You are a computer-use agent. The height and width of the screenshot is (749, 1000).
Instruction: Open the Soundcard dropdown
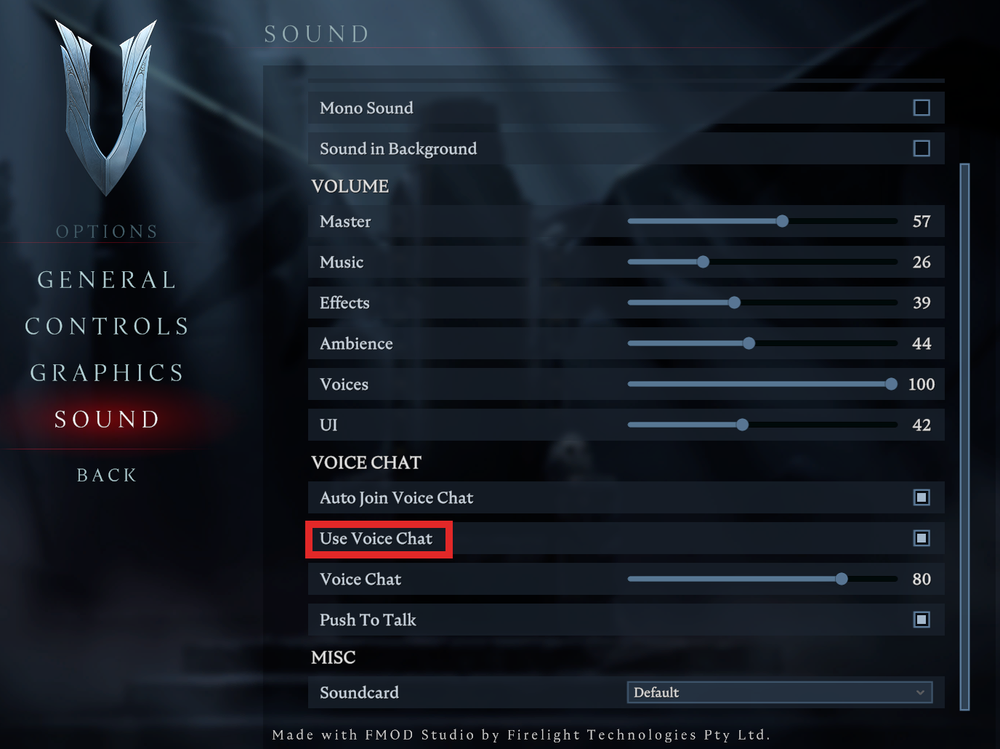point(779,692)
